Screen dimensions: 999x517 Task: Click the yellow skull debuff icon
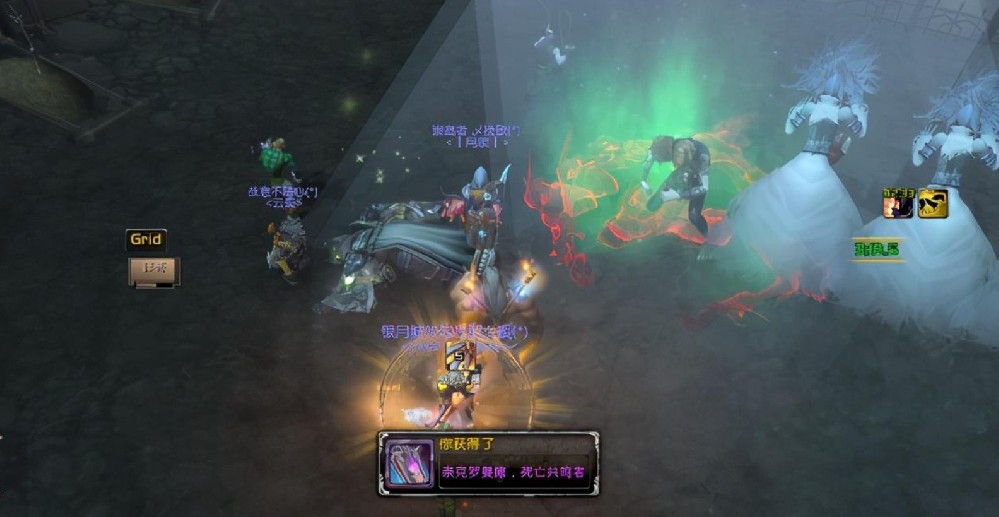pos(934,203)
